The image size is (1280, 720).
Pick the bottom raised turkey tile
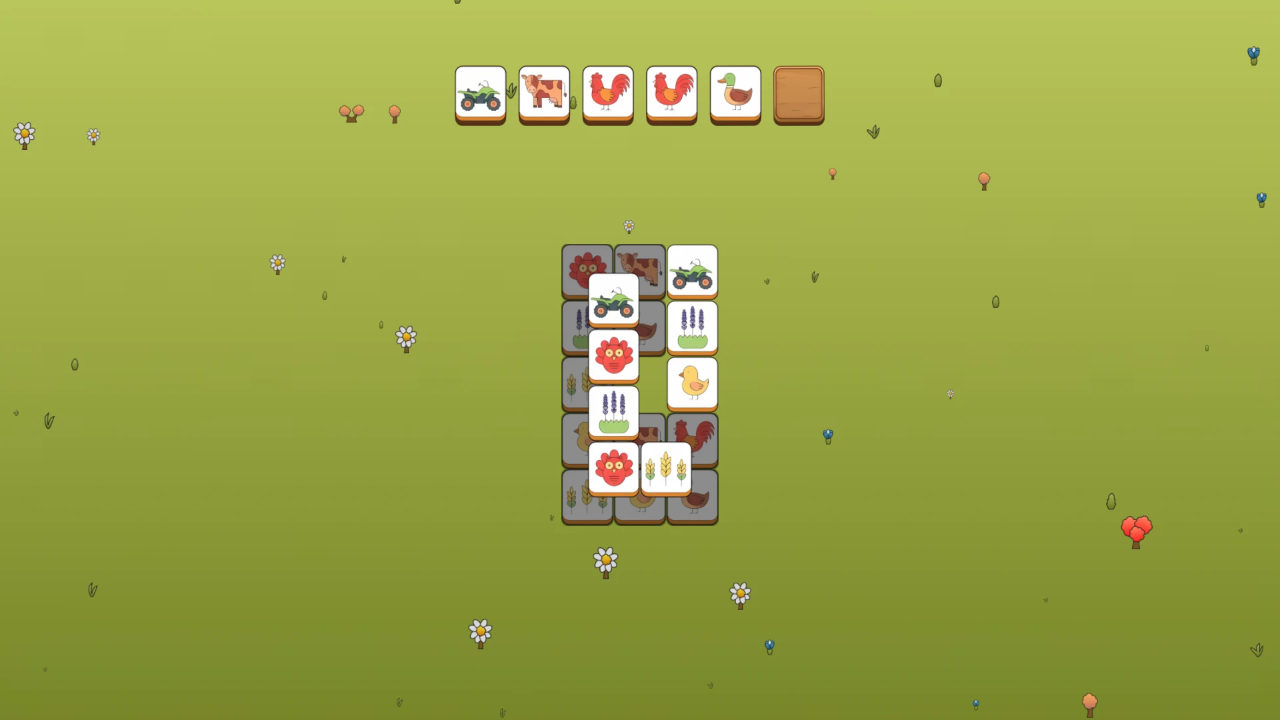coord(612,467)
